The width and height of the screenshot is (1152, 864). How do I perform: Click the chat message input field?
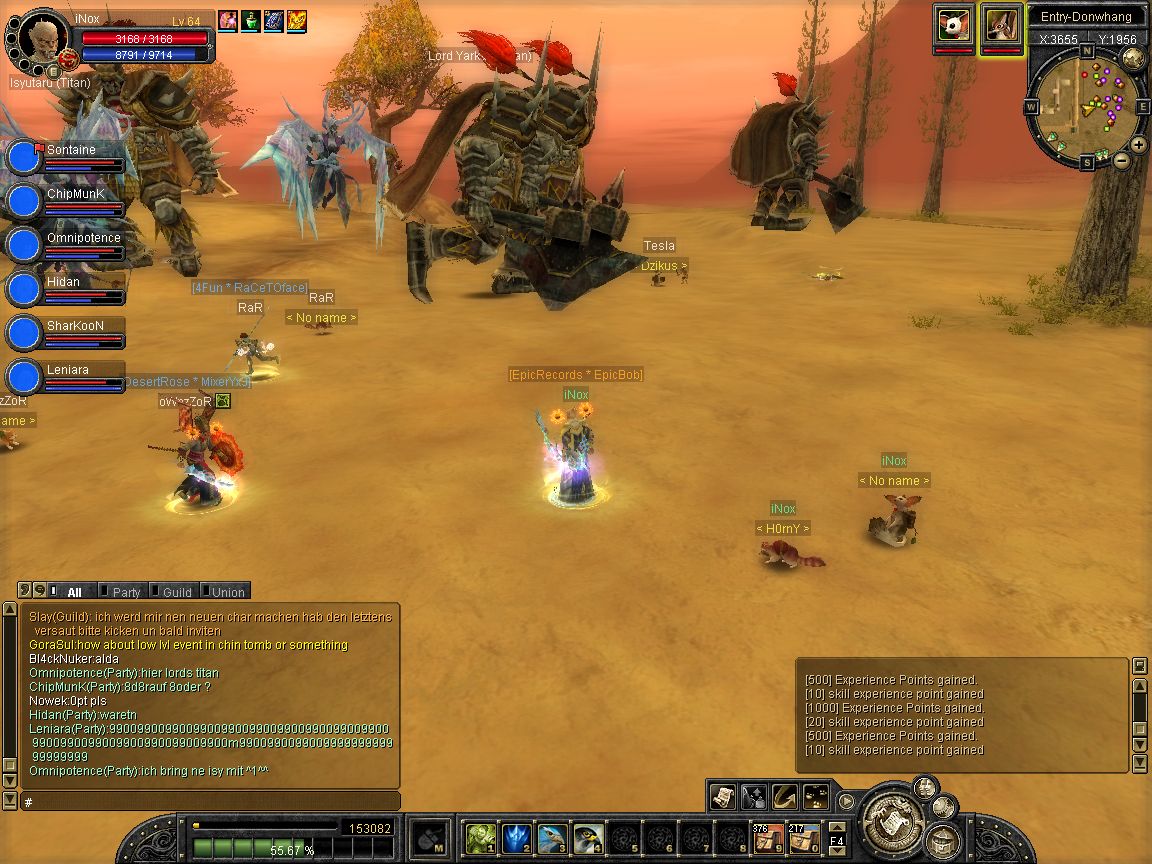[210, 802]
